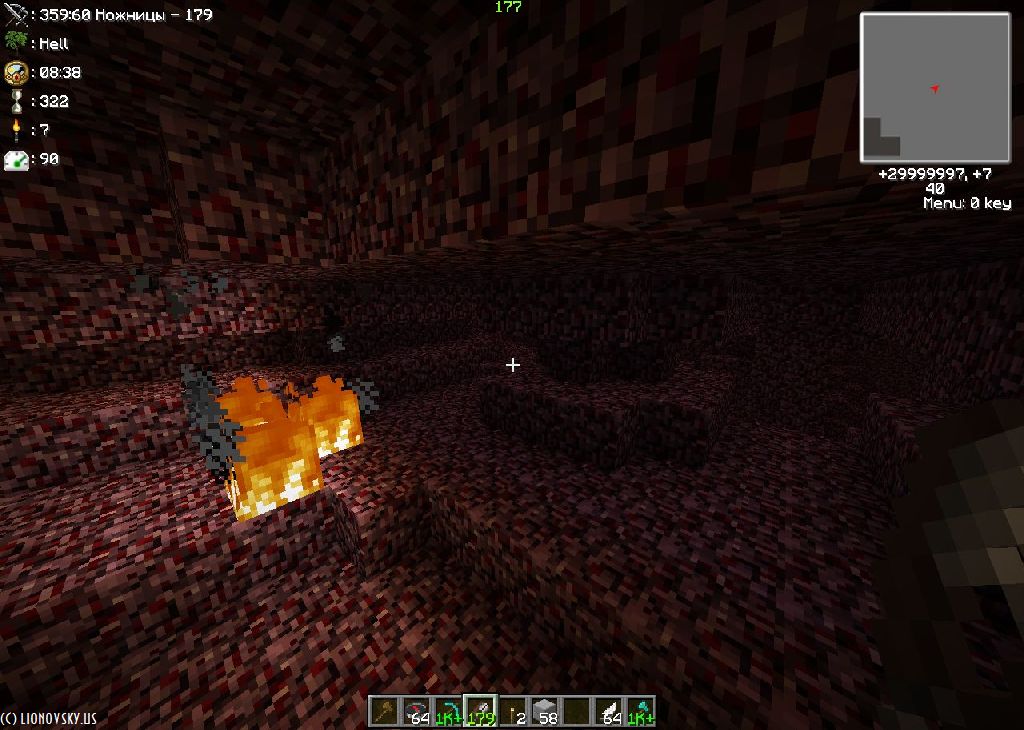Screen dimensions: 1024x730
Task: Select the diamond pickaxe in the hotbar
Action: [x=448, y=711]
